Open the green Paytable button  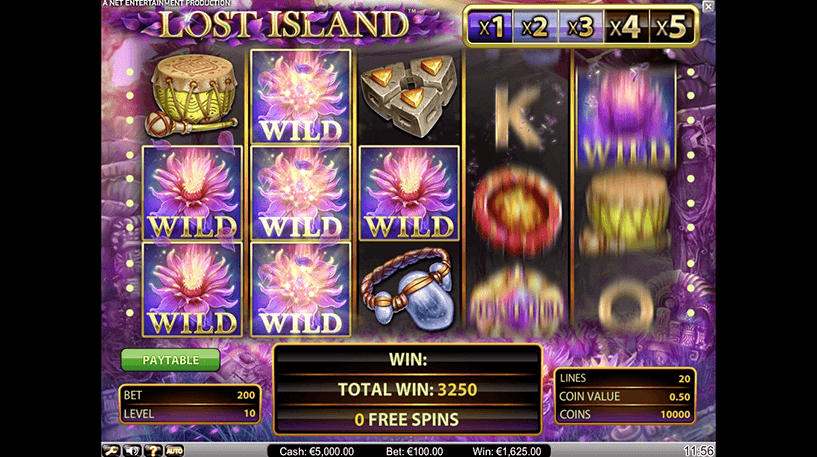[170, 359]
